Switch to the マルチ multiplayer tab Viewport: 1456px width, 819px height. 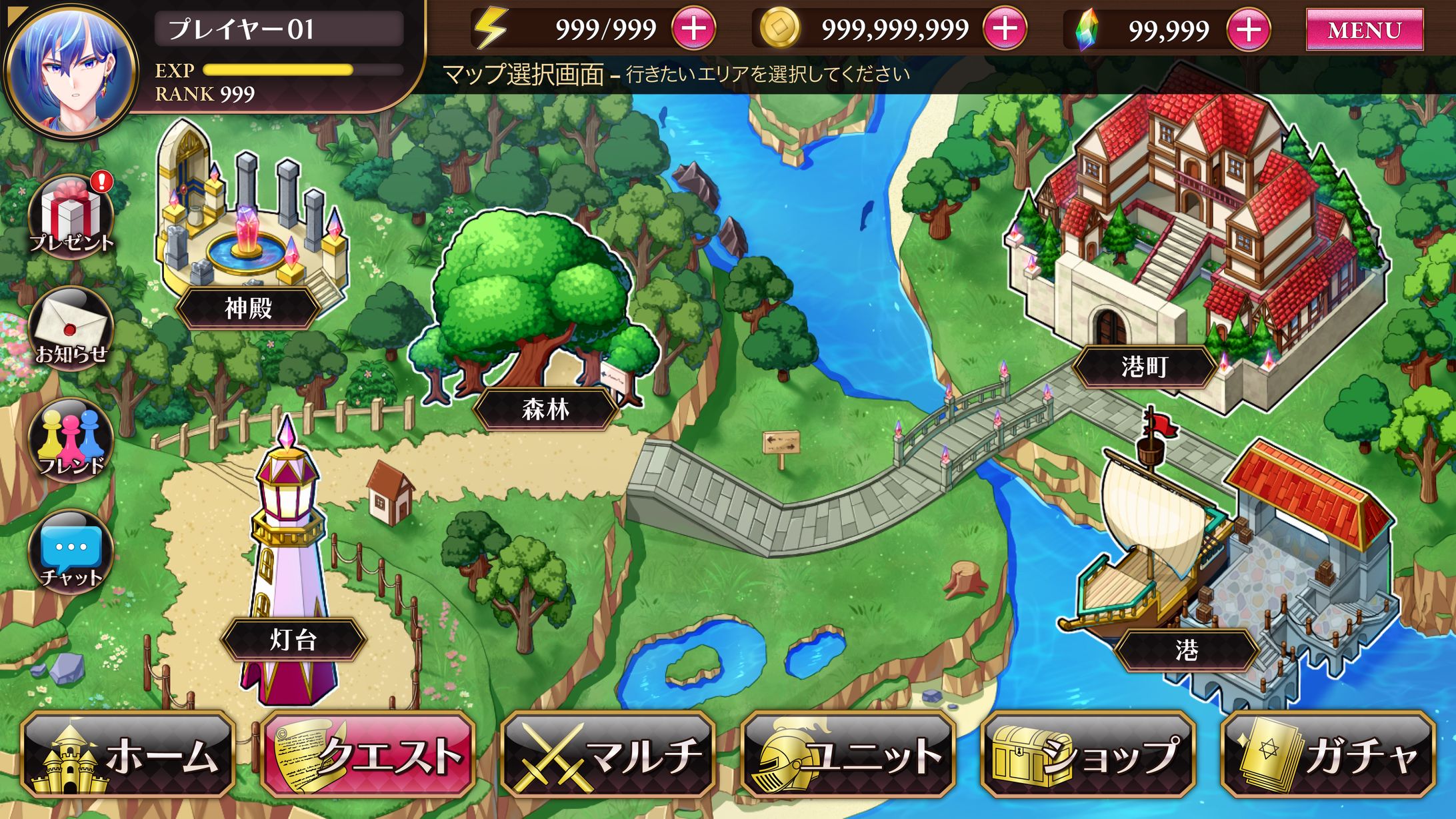click(x=608, y=755)
